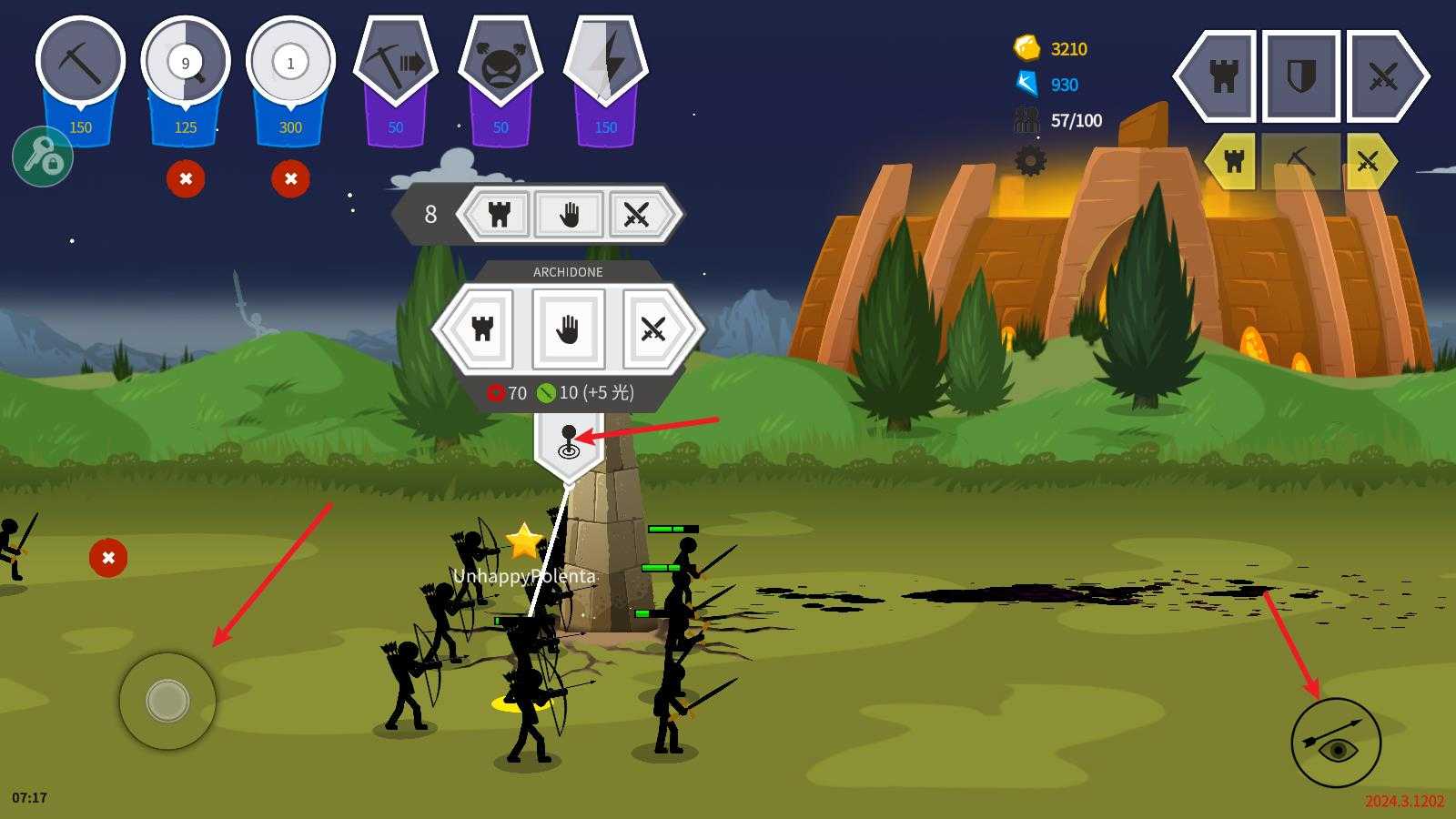
Task: Open the settings gear
Action: pos(1030,161)
